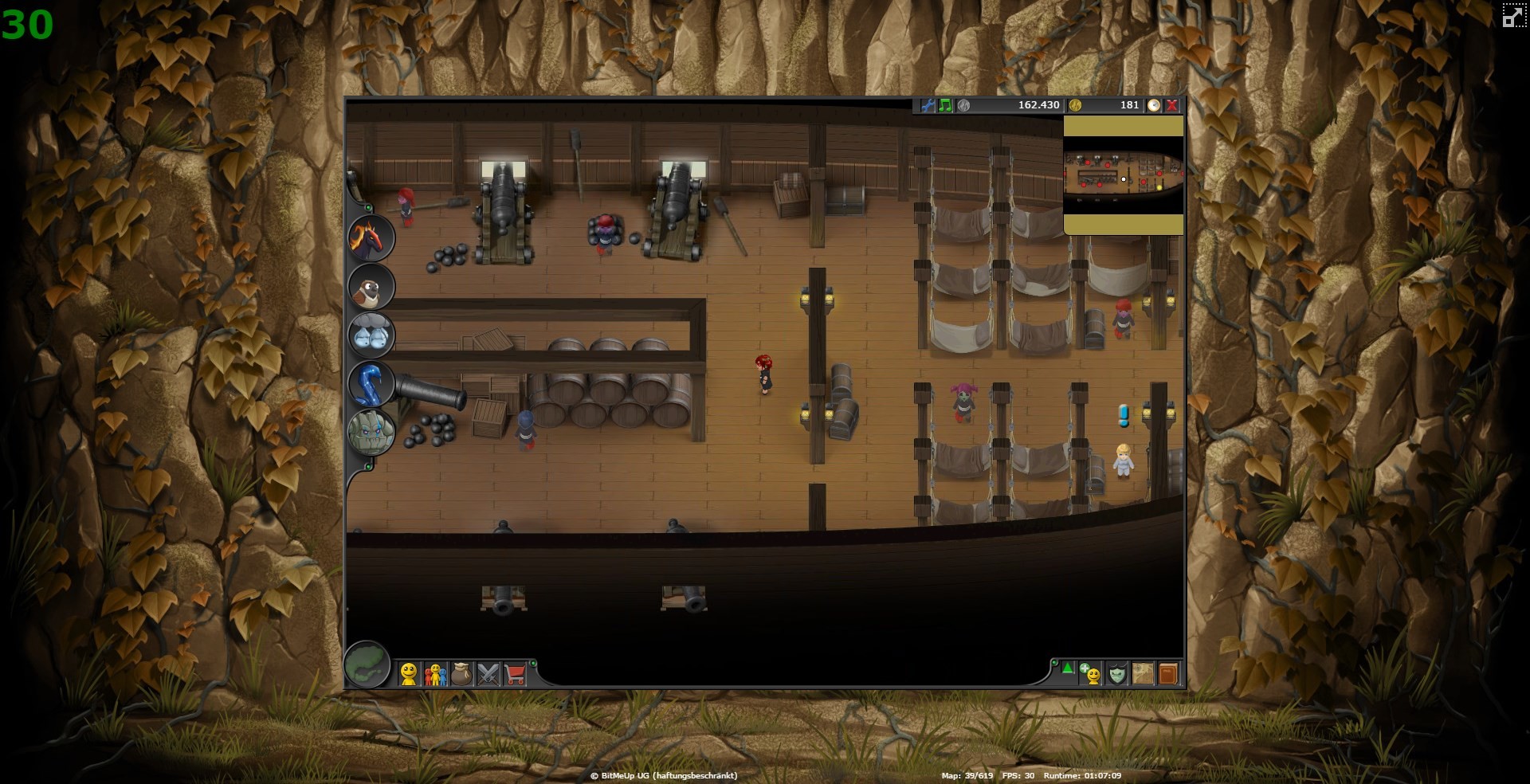Viewport: 1530px width, 784px height.
Task: Select the fiery horse creature portrait
Action: coord(371,237)
